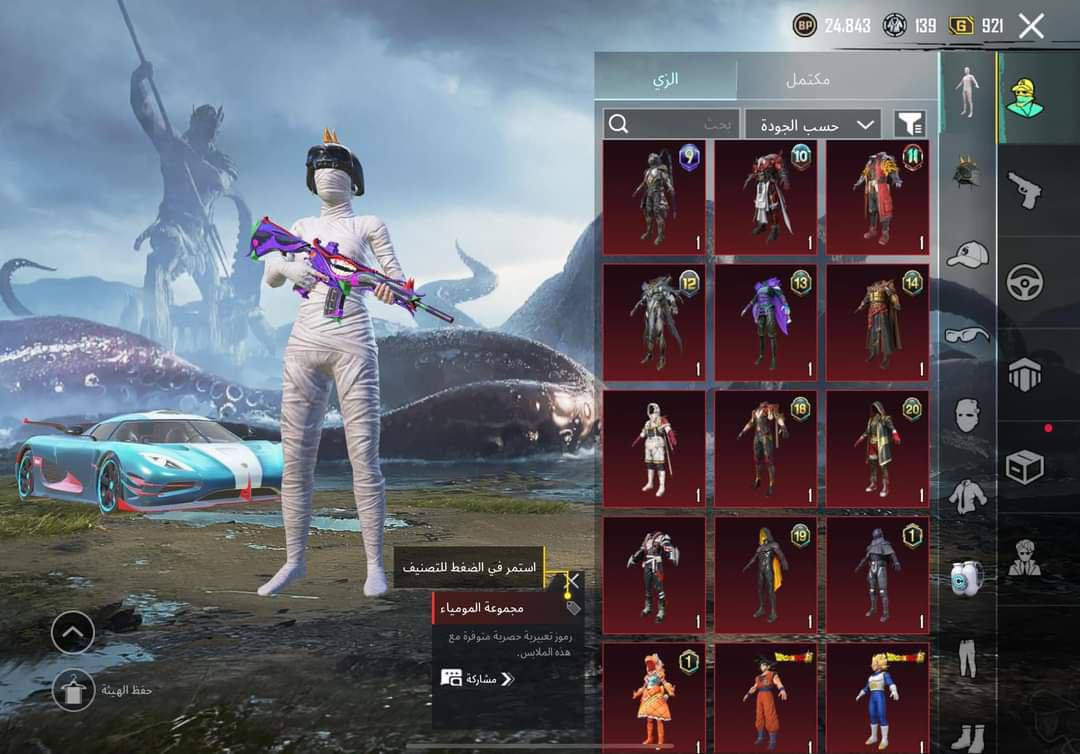Show the cap headwear category

click(967, 254)
